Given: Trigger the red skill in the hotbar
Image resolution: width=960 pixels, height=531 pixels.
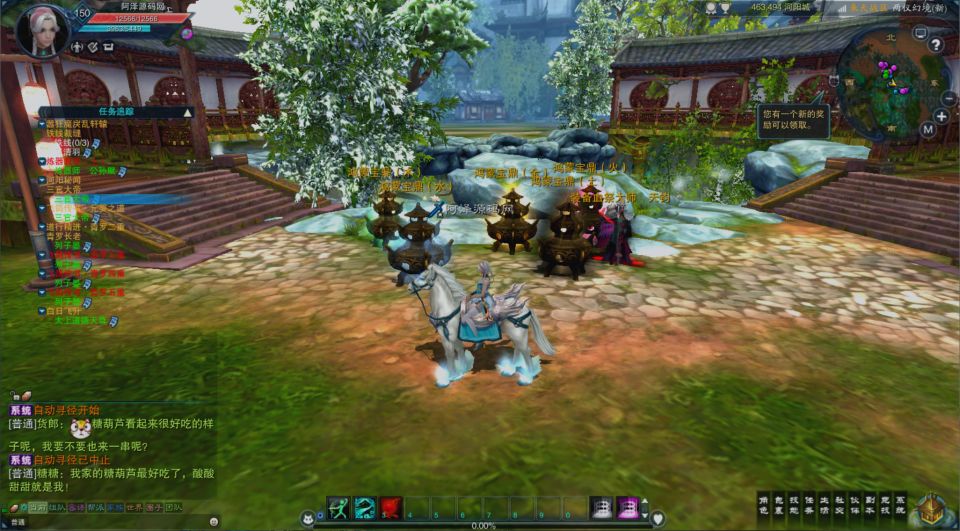Looking at the screenshot, I should point(390,507).
